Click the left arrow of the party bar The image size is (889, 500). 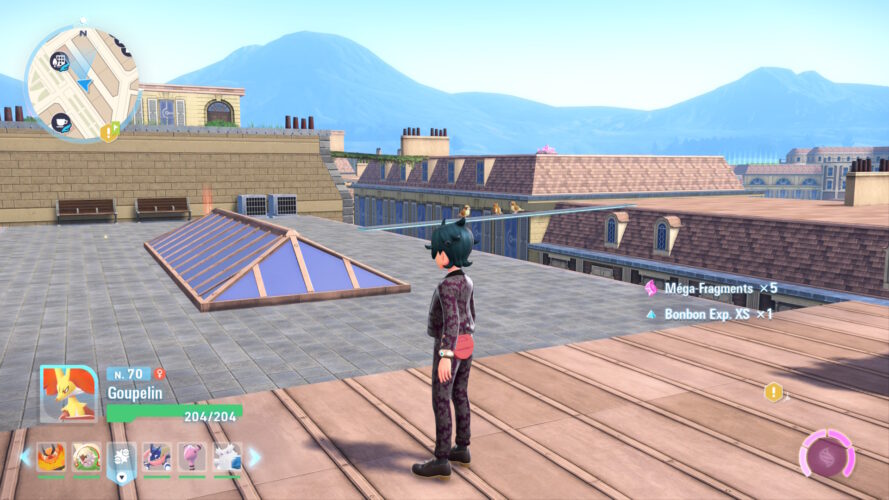25,457
